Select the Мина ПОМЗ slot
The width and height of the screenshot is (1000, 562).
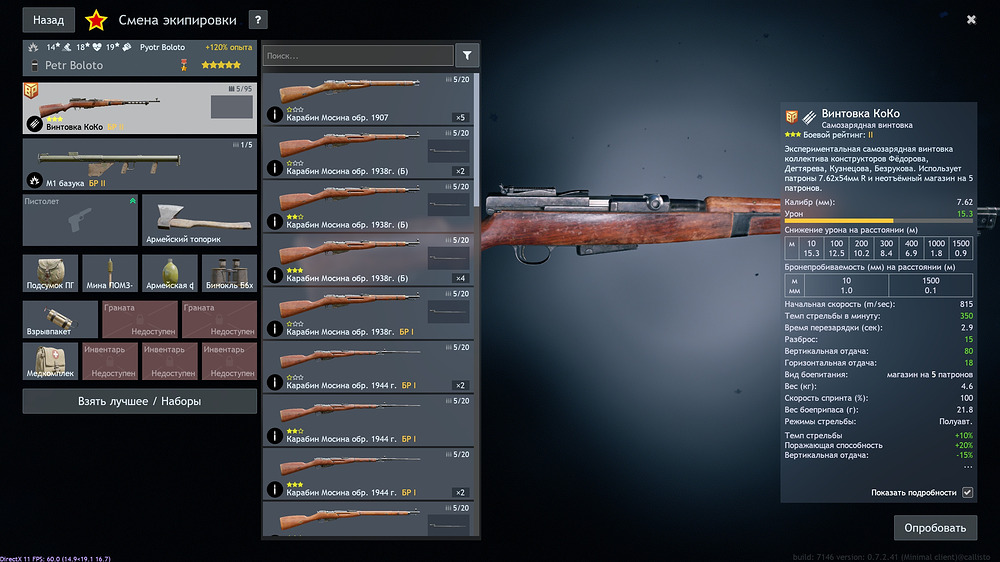(x=110, y=272)
